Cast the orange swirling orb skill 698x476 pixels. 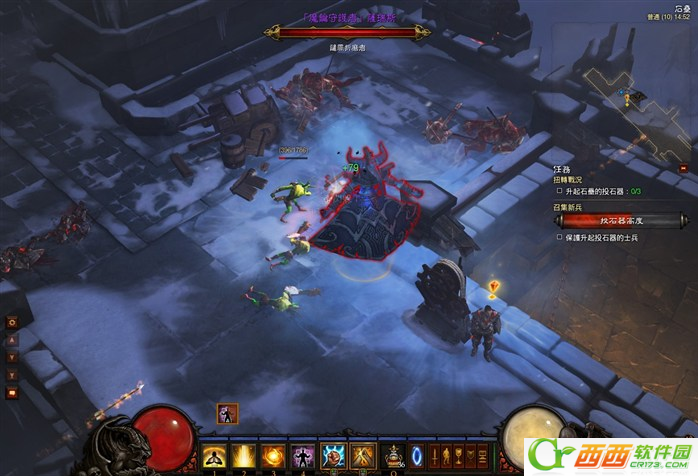coord(272,457)
